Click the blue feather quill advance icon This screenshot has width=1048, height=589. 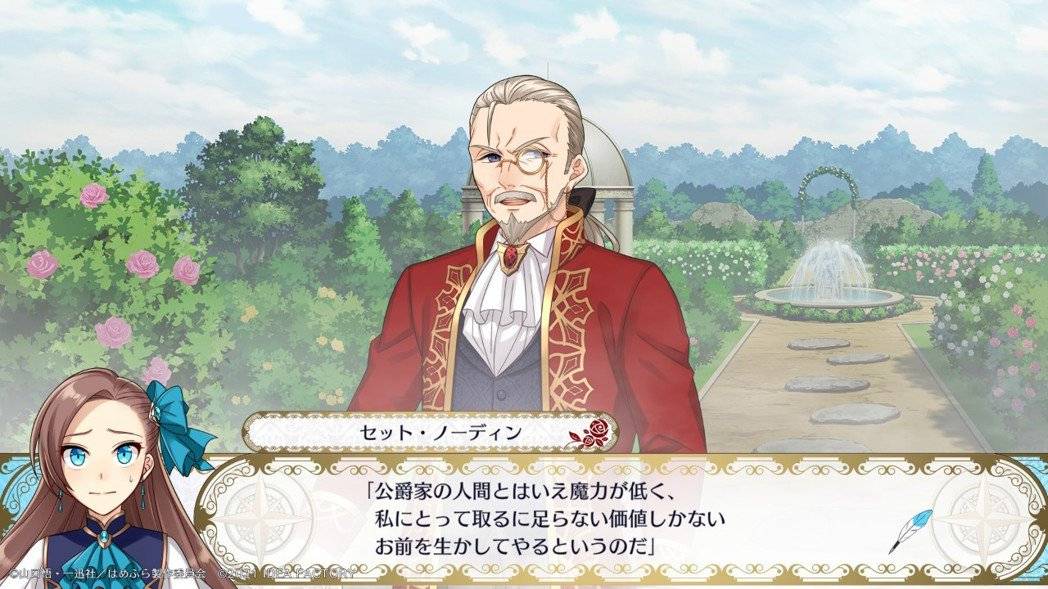(912, 530)
